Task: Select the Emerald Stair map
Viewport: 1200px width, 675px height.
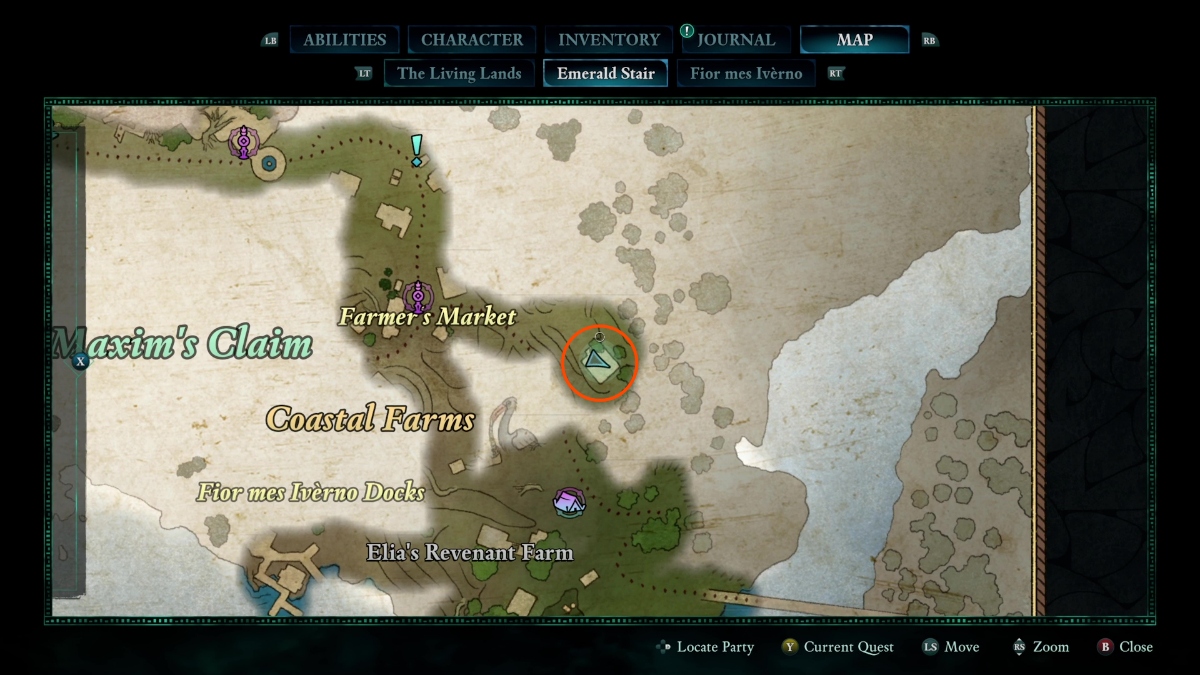Action: click(606, 73)
